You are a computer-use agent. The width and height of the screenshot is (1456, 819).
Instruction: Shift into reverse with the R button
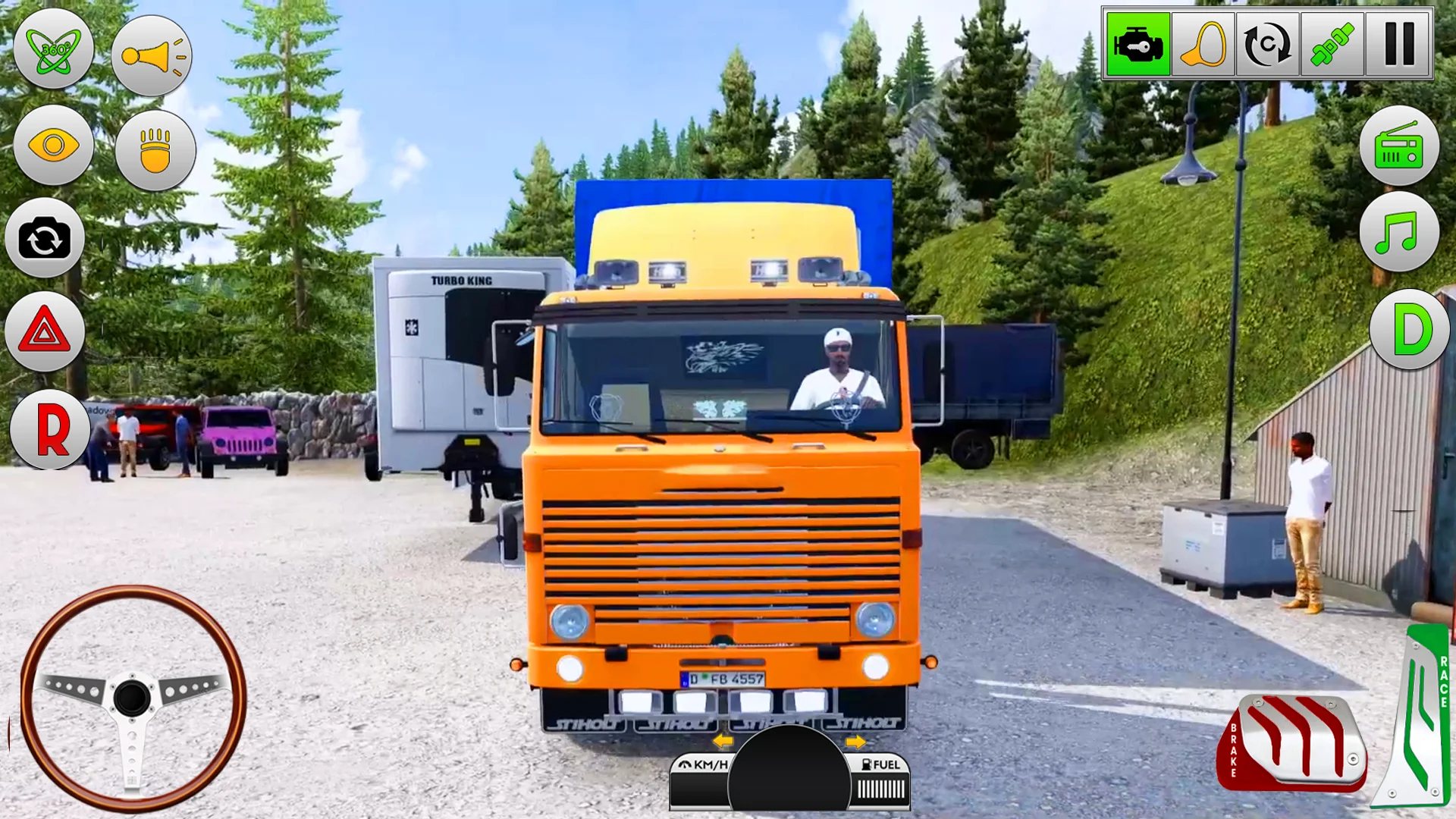tap(51, 429)
